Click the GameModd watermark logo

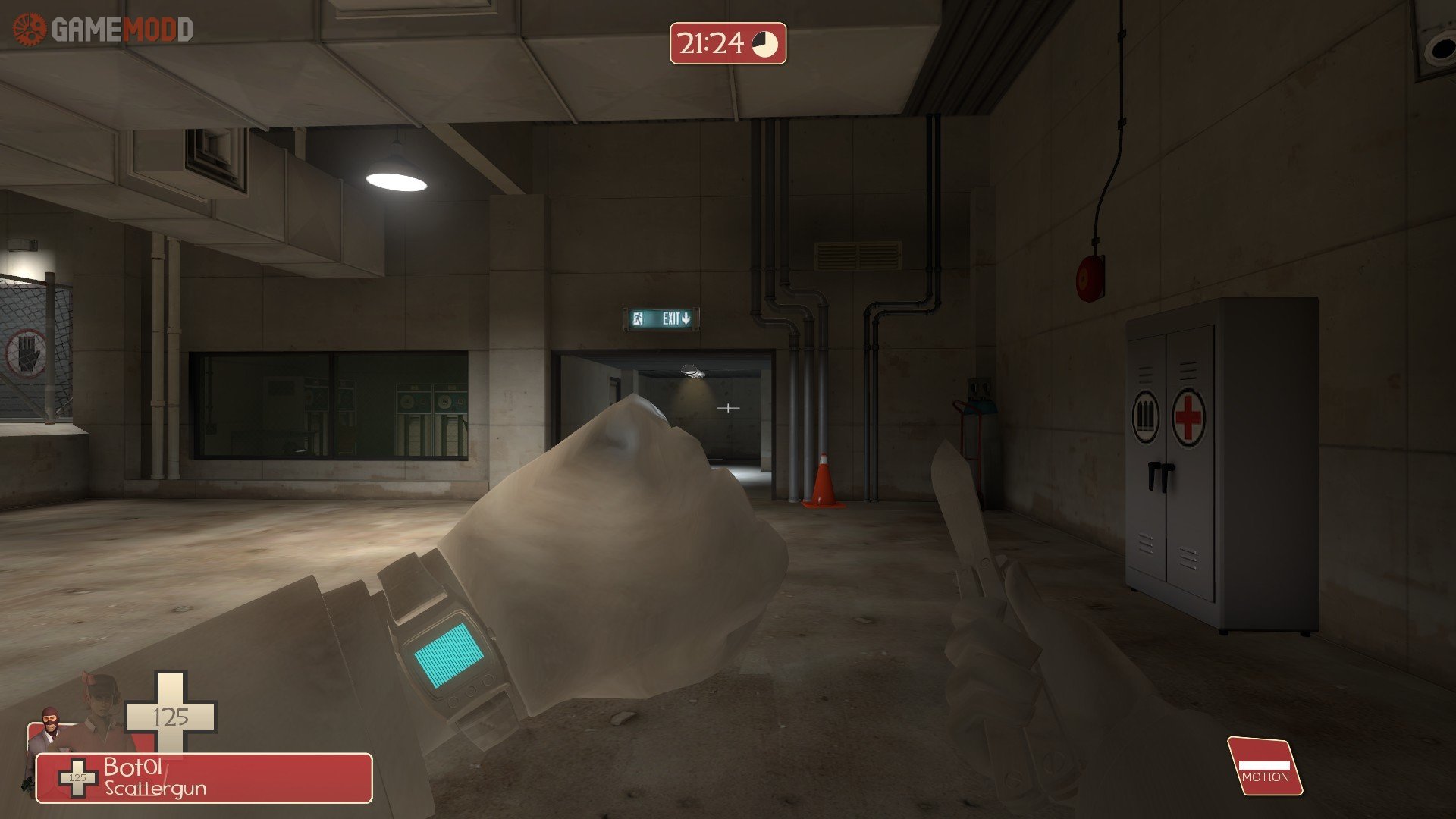tap(103, 30)
